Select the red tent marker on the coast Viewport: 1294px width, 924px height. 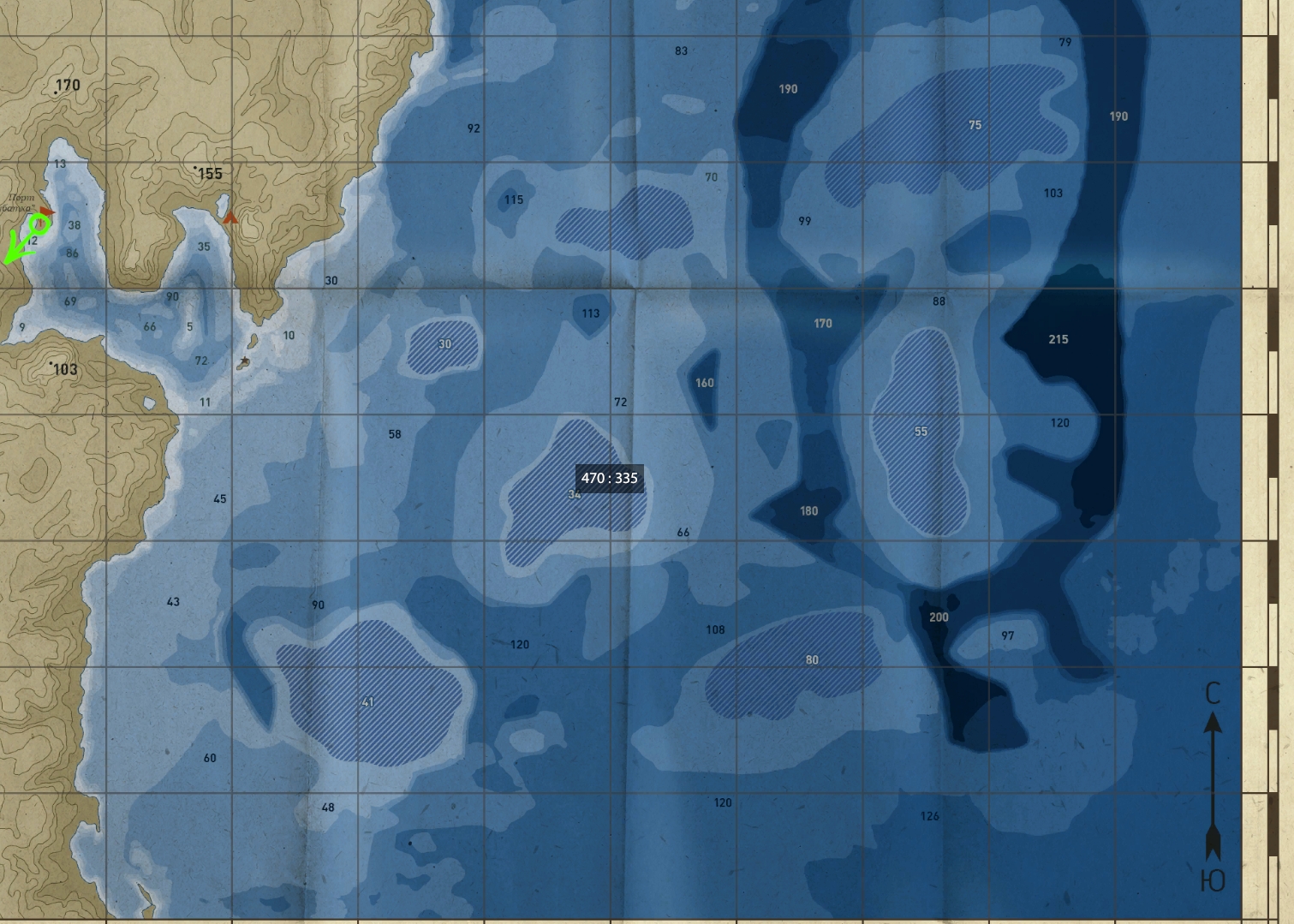(230, 218)
